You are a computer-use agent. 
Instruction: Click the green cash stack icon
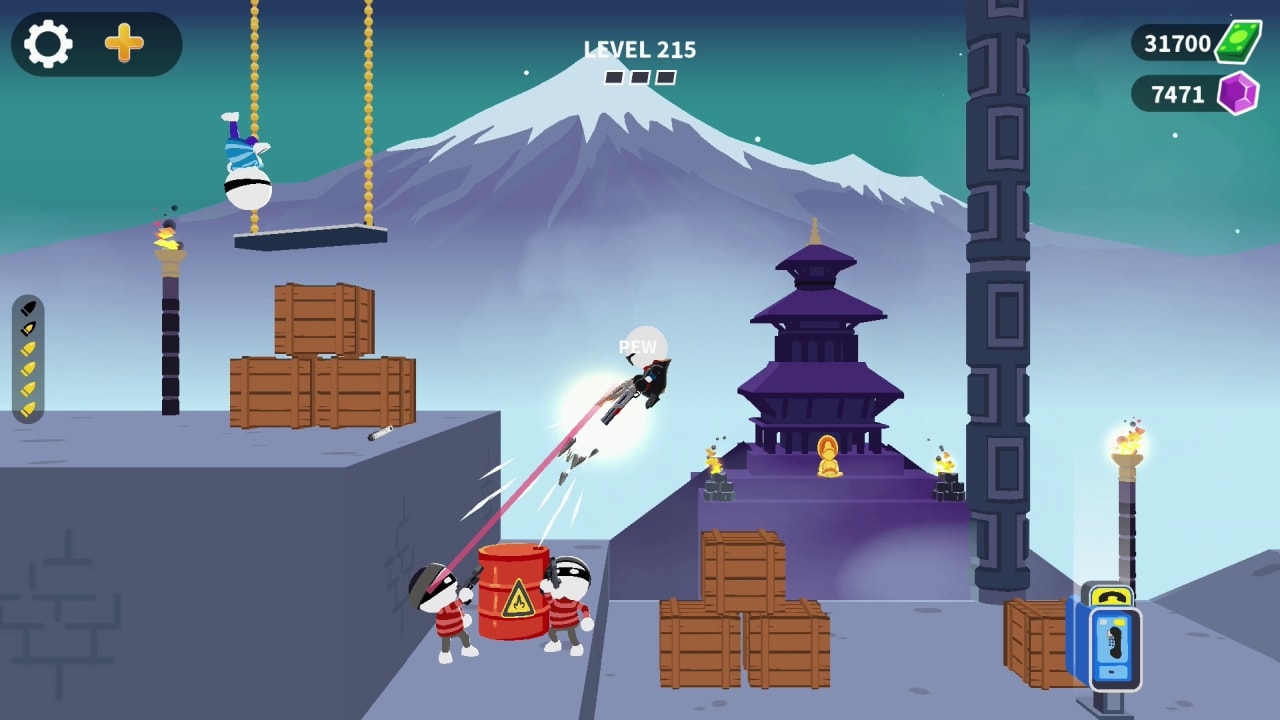[x=1240, y=43]
